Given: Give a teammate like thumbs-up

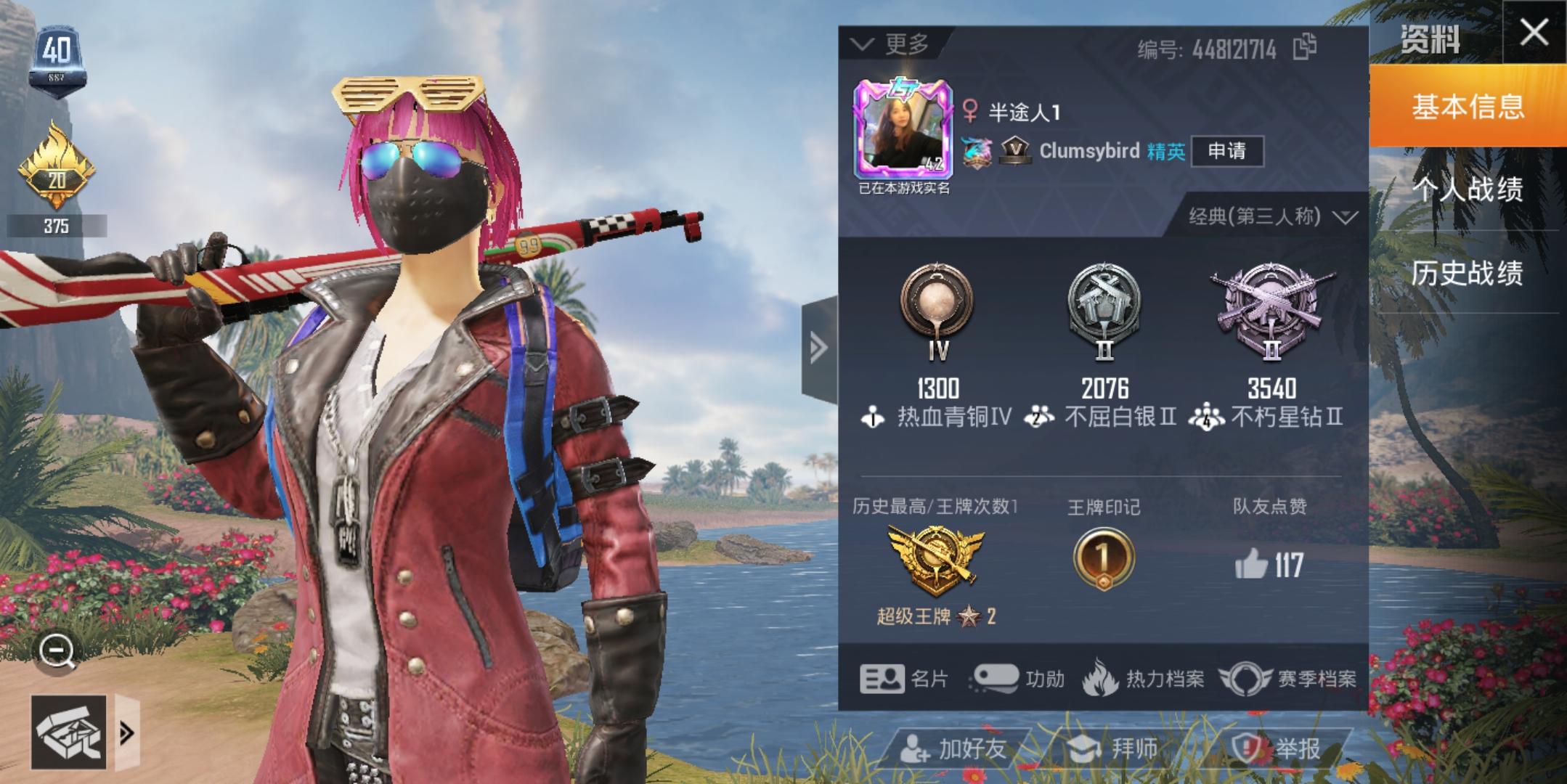Looking at the screenshot, I should click(1250, 564).
